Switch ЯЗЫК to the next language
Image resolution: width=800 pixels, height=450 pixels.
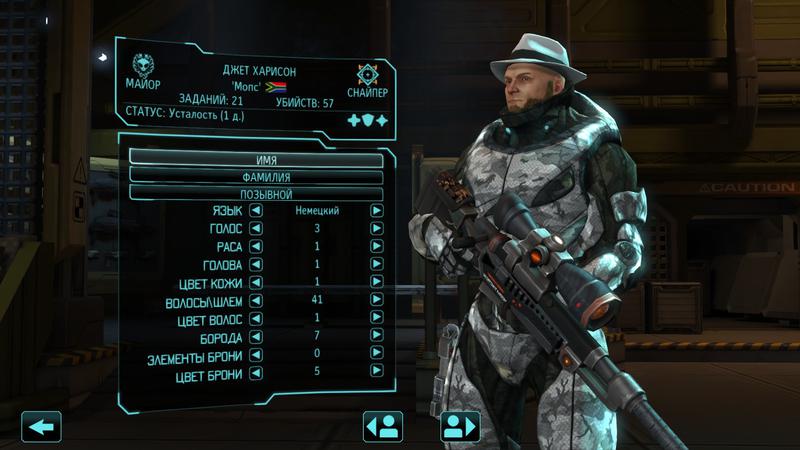point(377,211)
